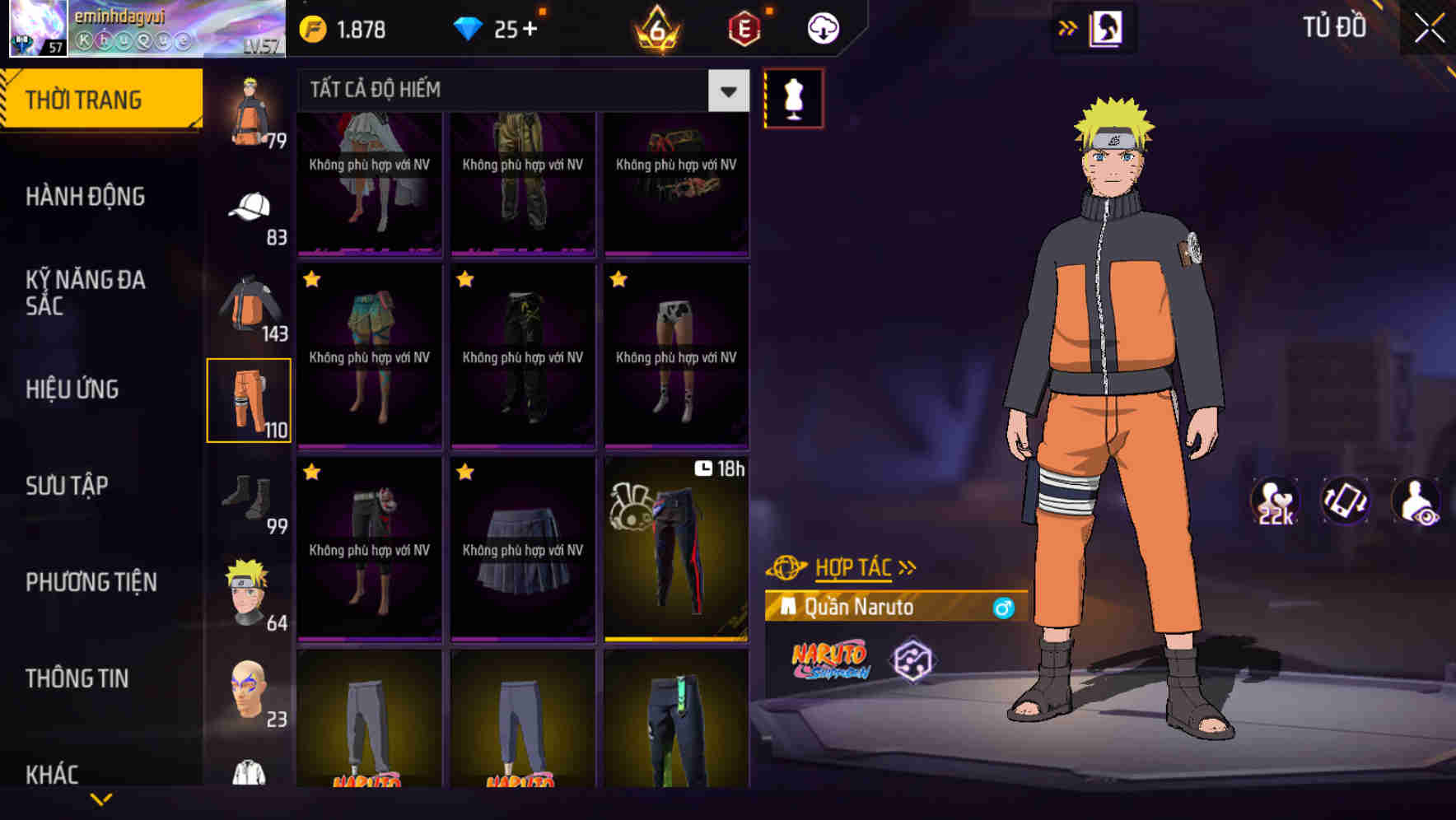Click the double chevron next to the wardrobe icon
The height and width of the screenshot is (820, 1456).
point(1068,26)
